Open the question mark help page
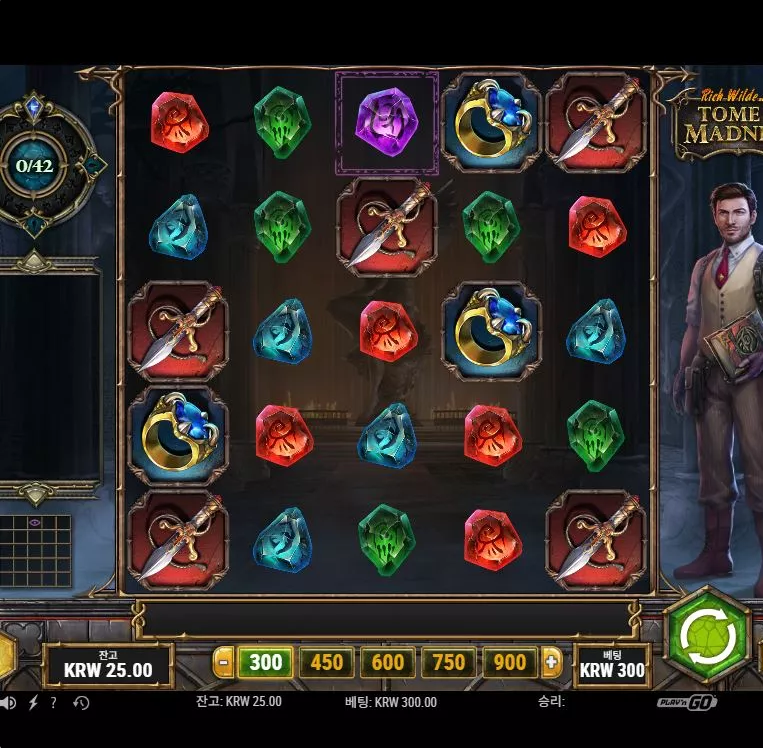Screen dimensions: 763x748 tap(53, 702)
